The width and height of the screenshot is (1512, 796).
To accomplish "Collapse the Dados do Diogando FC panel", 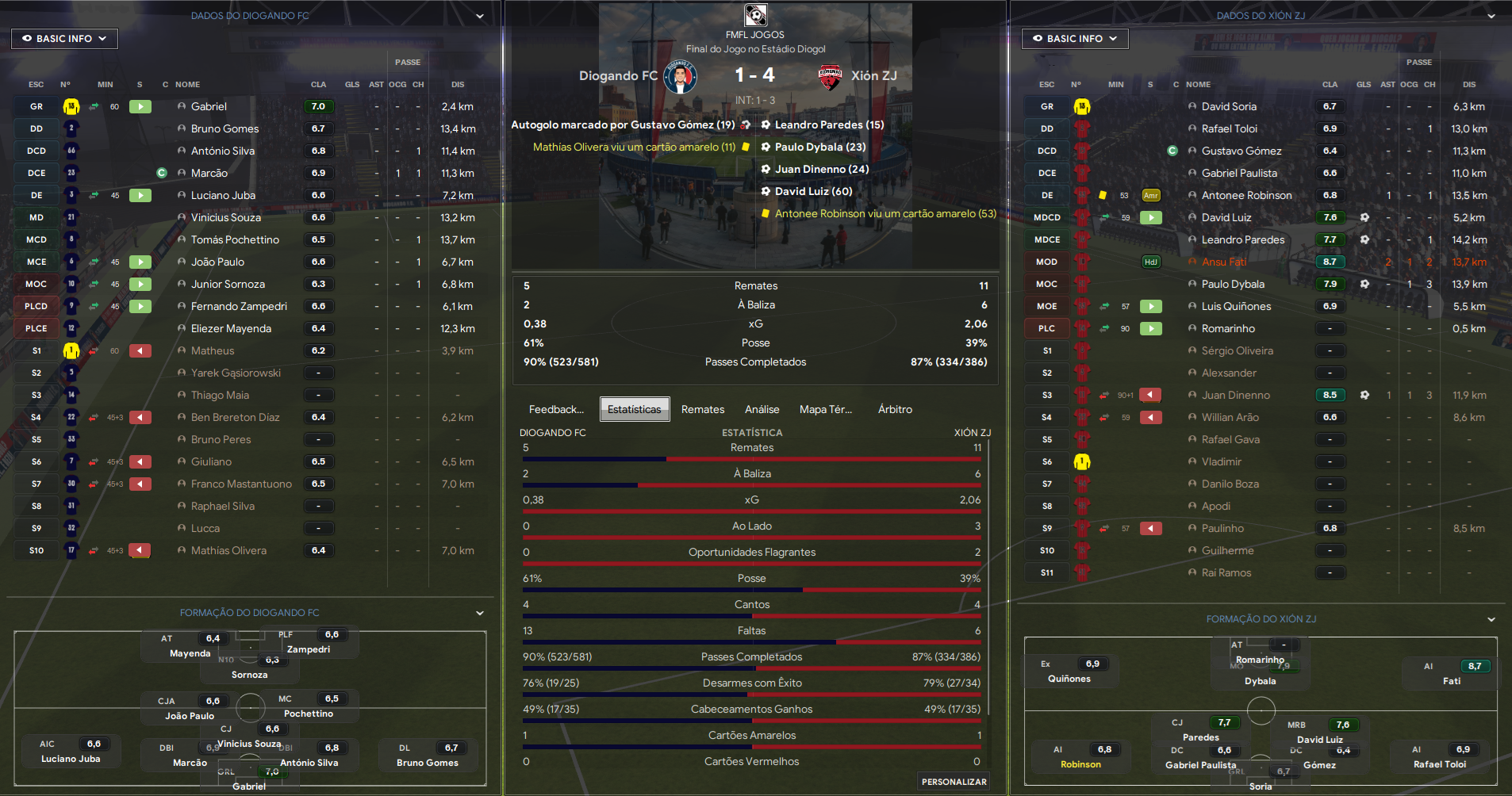I will pyautogui.click(x=480, y=16).
